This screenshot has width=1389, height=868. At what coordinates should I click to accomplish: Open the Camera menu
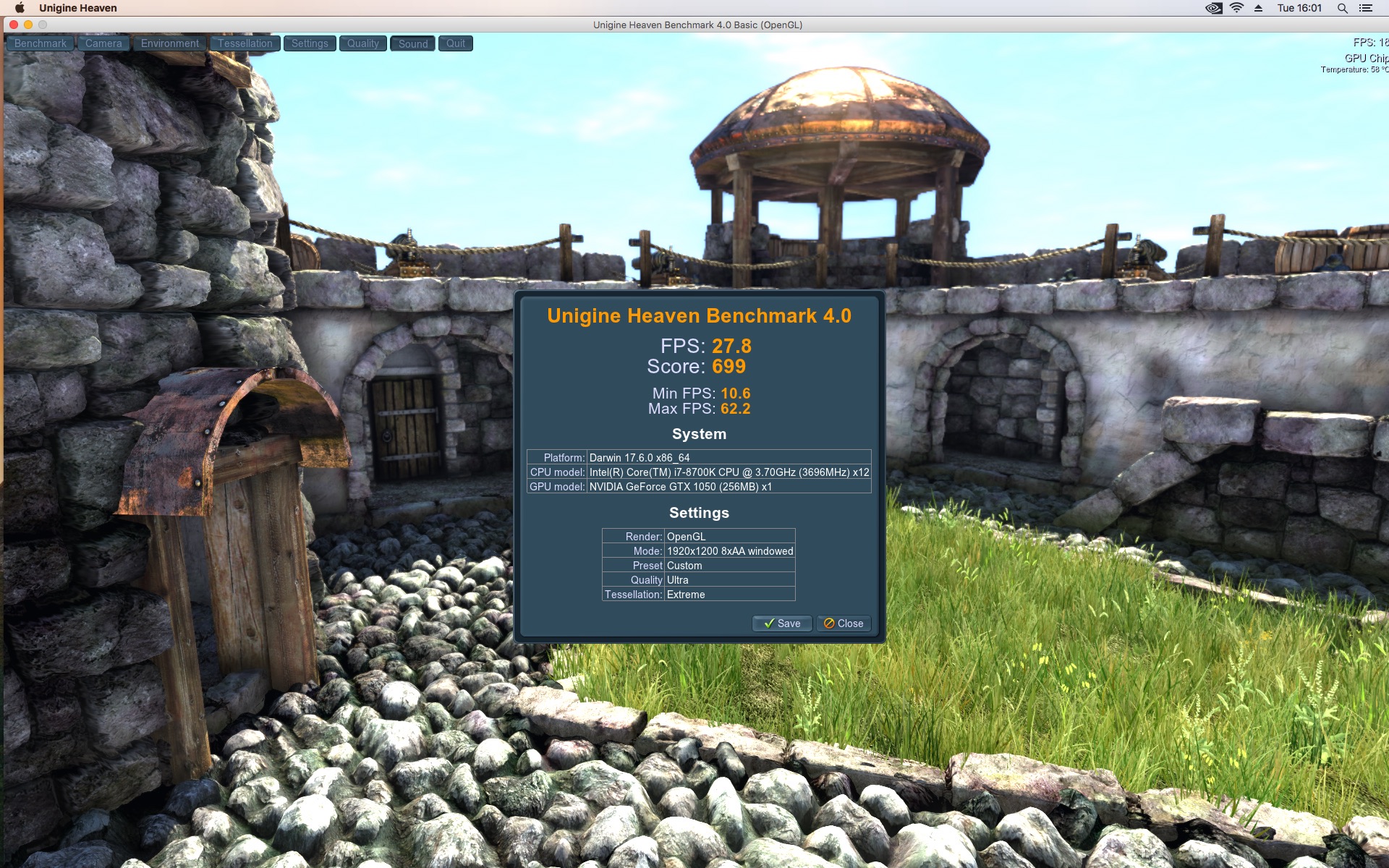pos(103,43)
